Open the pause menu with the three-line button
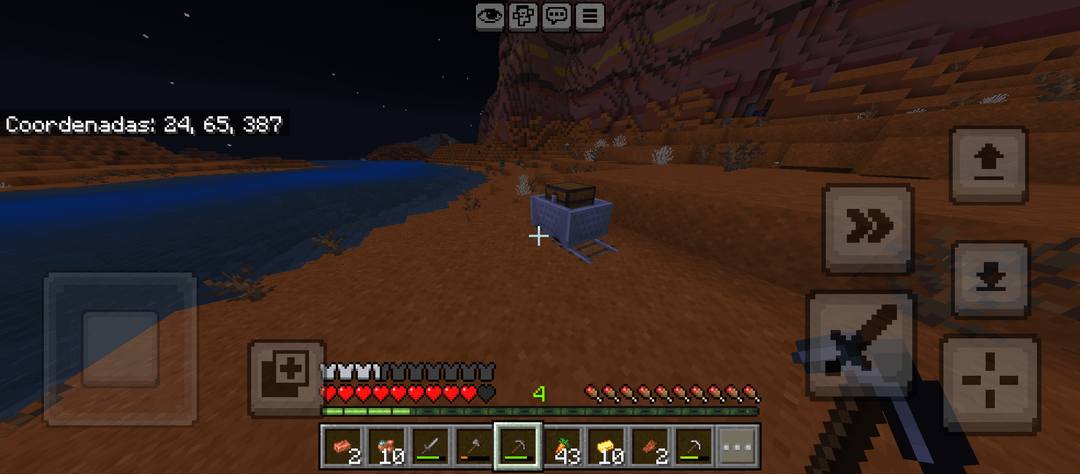Screen dimensions: 1080x474 [x=590, y=16]
